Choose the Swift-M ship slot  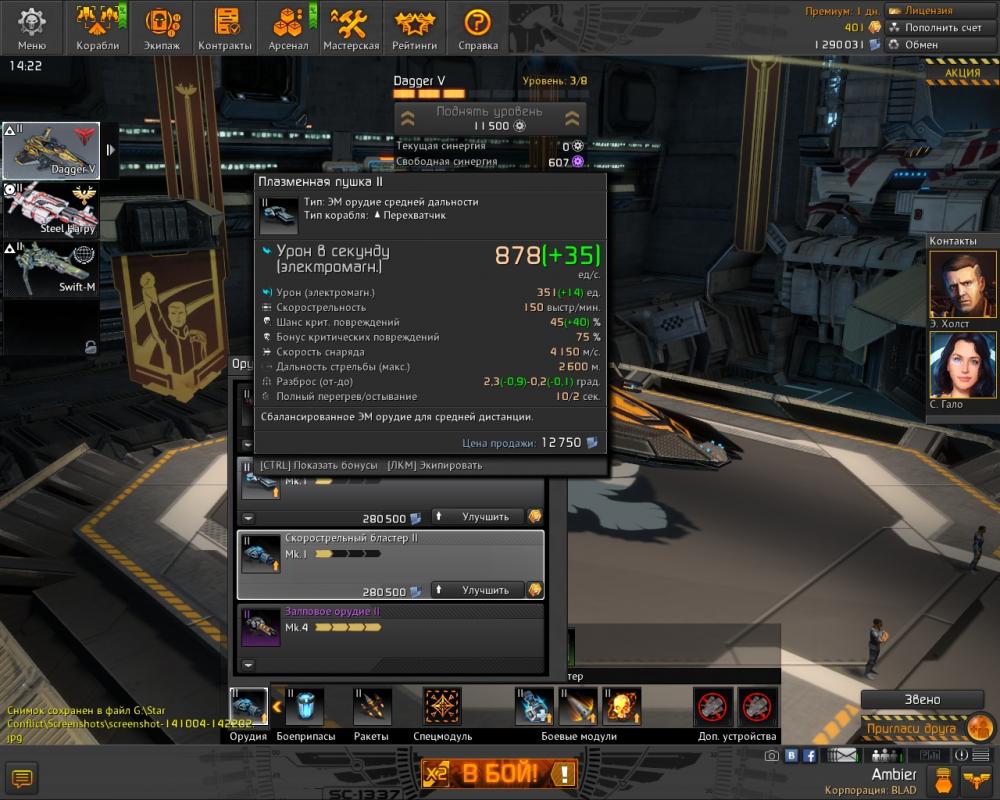click(51, 269)
